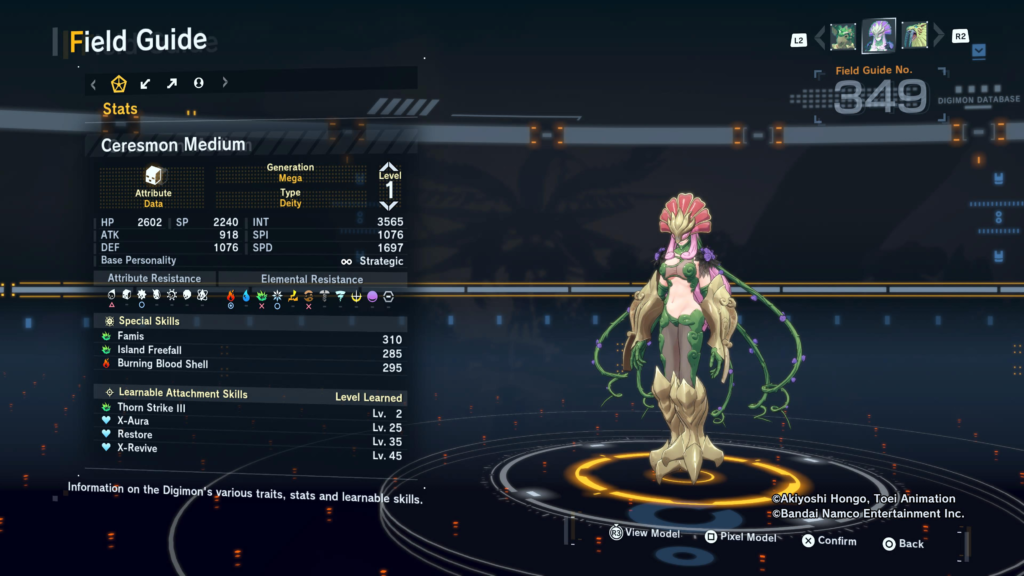
Task: Choose the yellow Digimon portrait thumbnail
Action: (x=914, y=37)
